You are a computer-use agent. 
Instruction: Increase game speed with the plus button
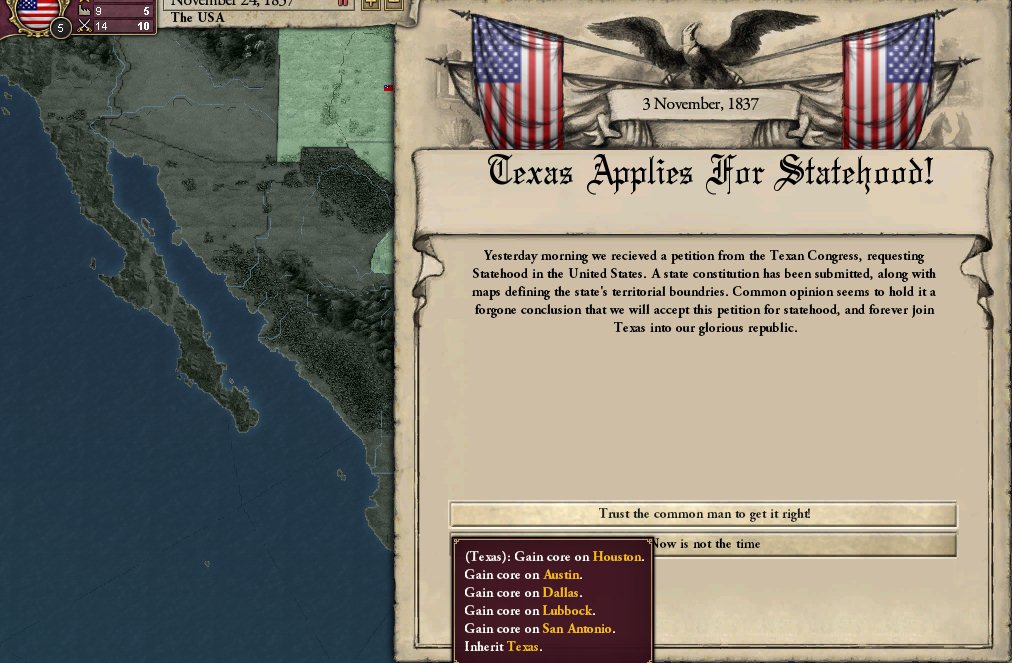click(x=371, y=4)
